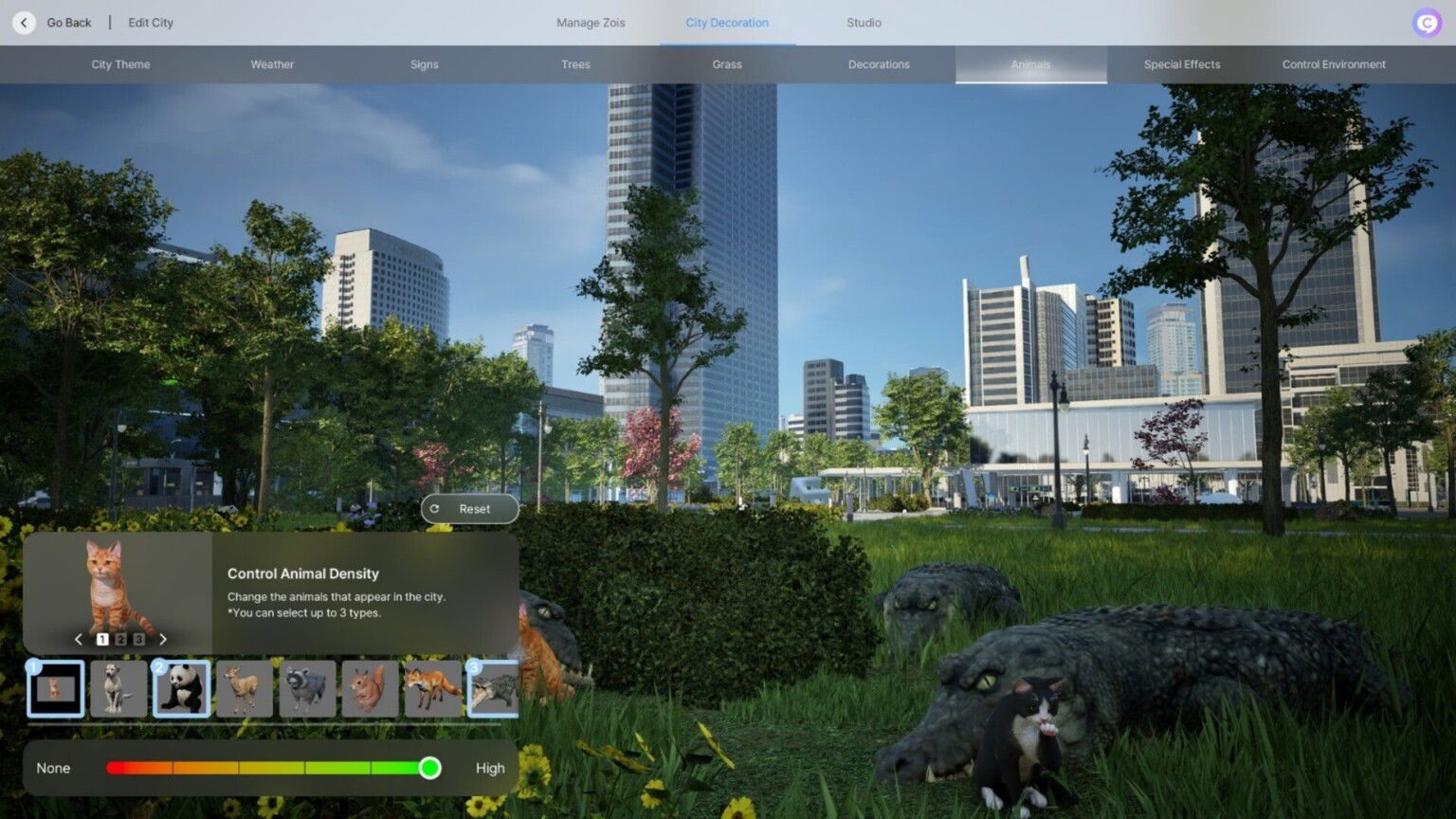The width and height of the screenshot is (1456, 819).
Task: Select the panda animal icon
Action: click(182, 689)
